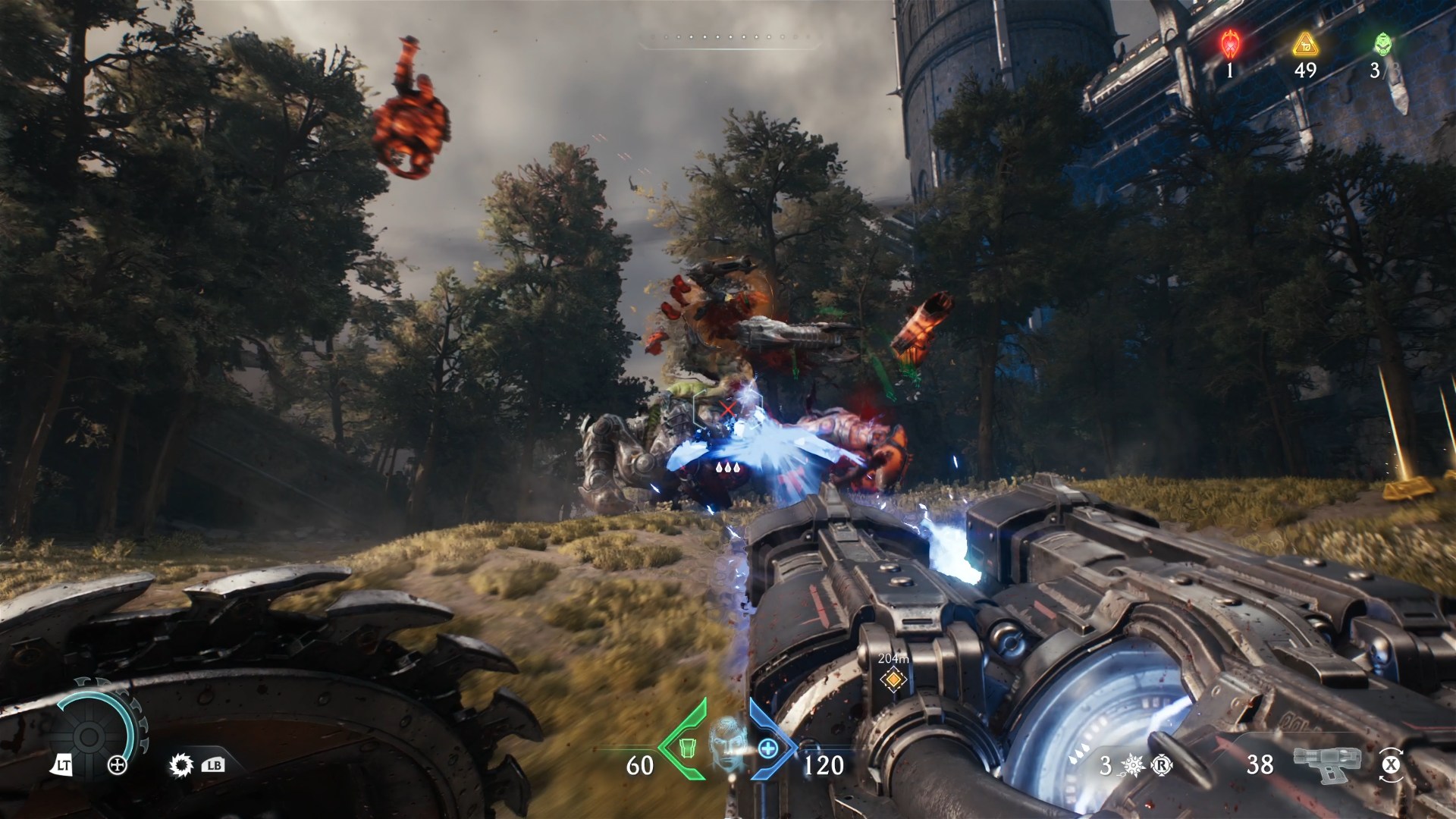This screenshot has height=819, width=1456.
Task: Click the compass strip at top
Action: click(728, 37)
